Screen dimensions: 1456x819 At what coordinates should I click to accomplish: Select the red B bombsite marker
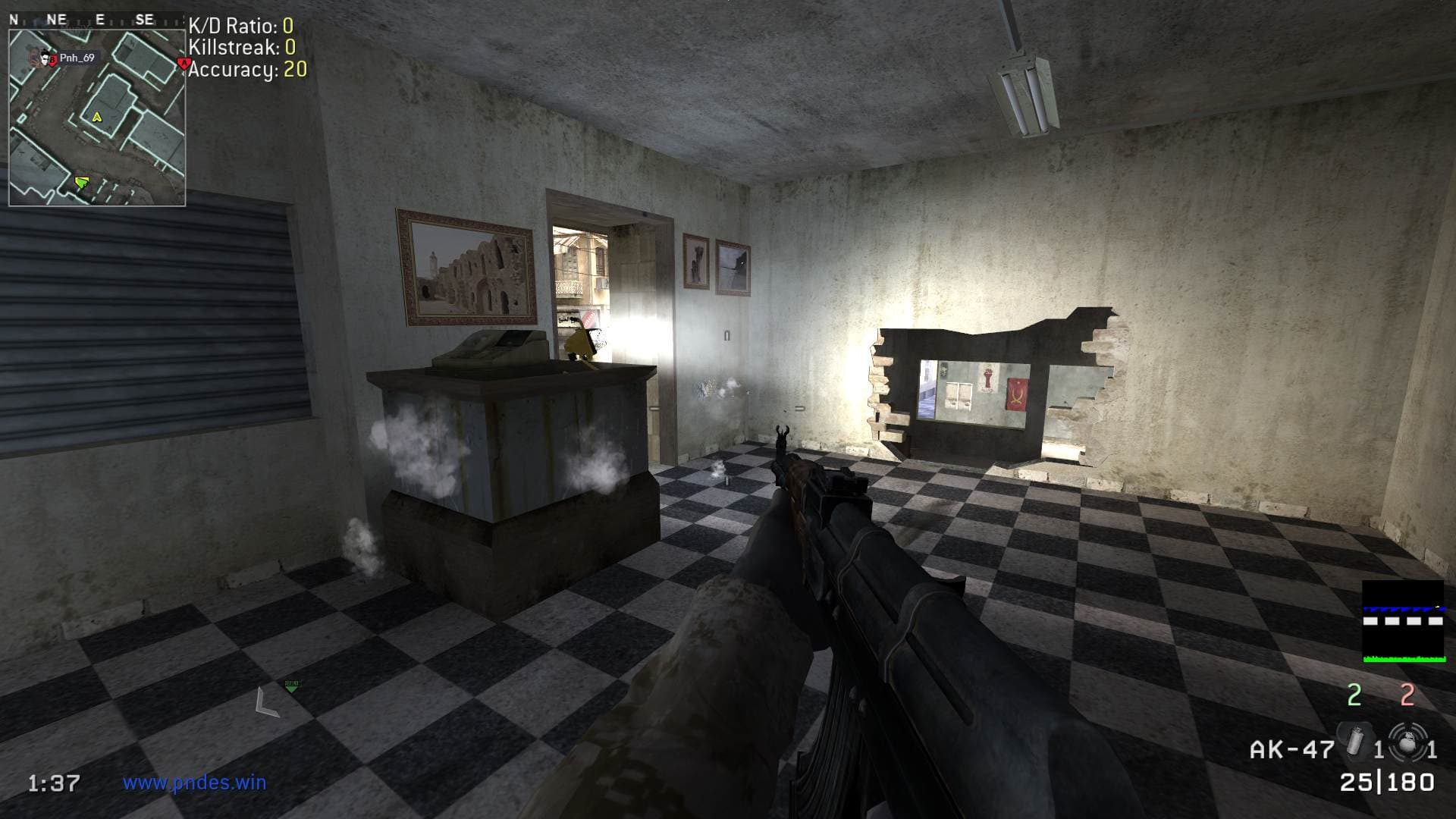[x=51, y=60]
